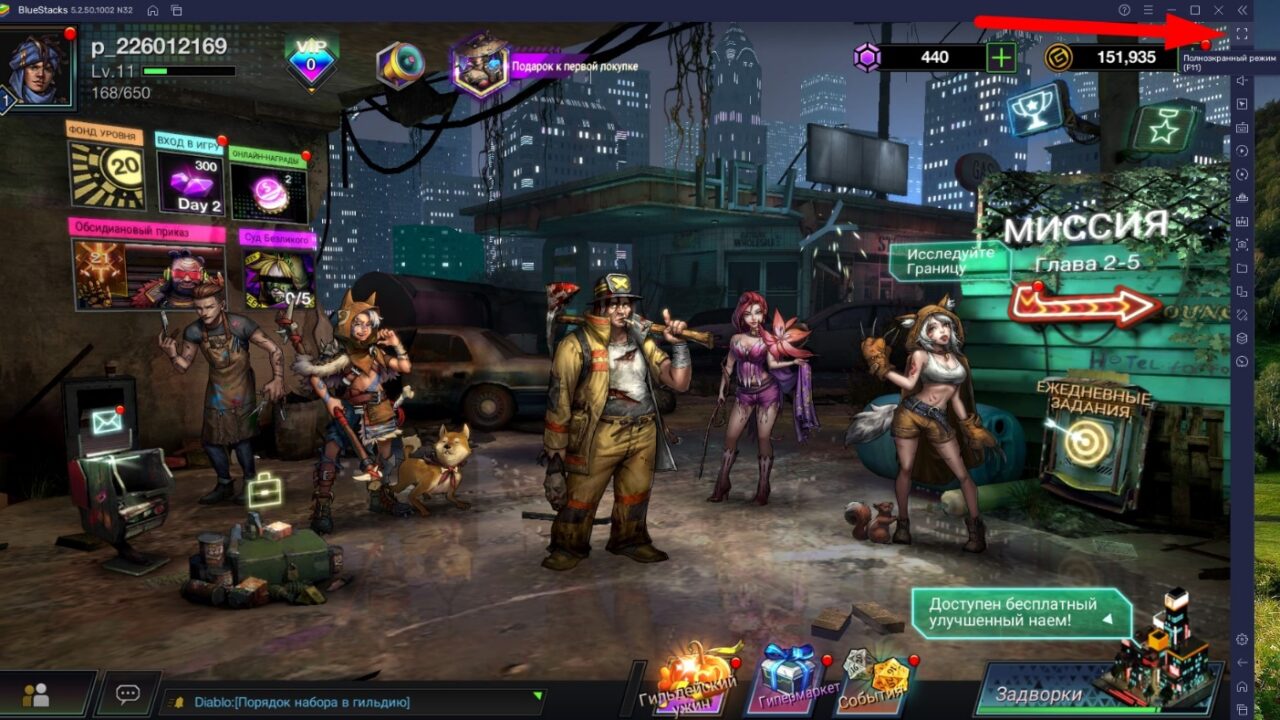This screenshot has height=720, width=1280.
Task: Open the green star icon
Action: tap(1162, 127)
